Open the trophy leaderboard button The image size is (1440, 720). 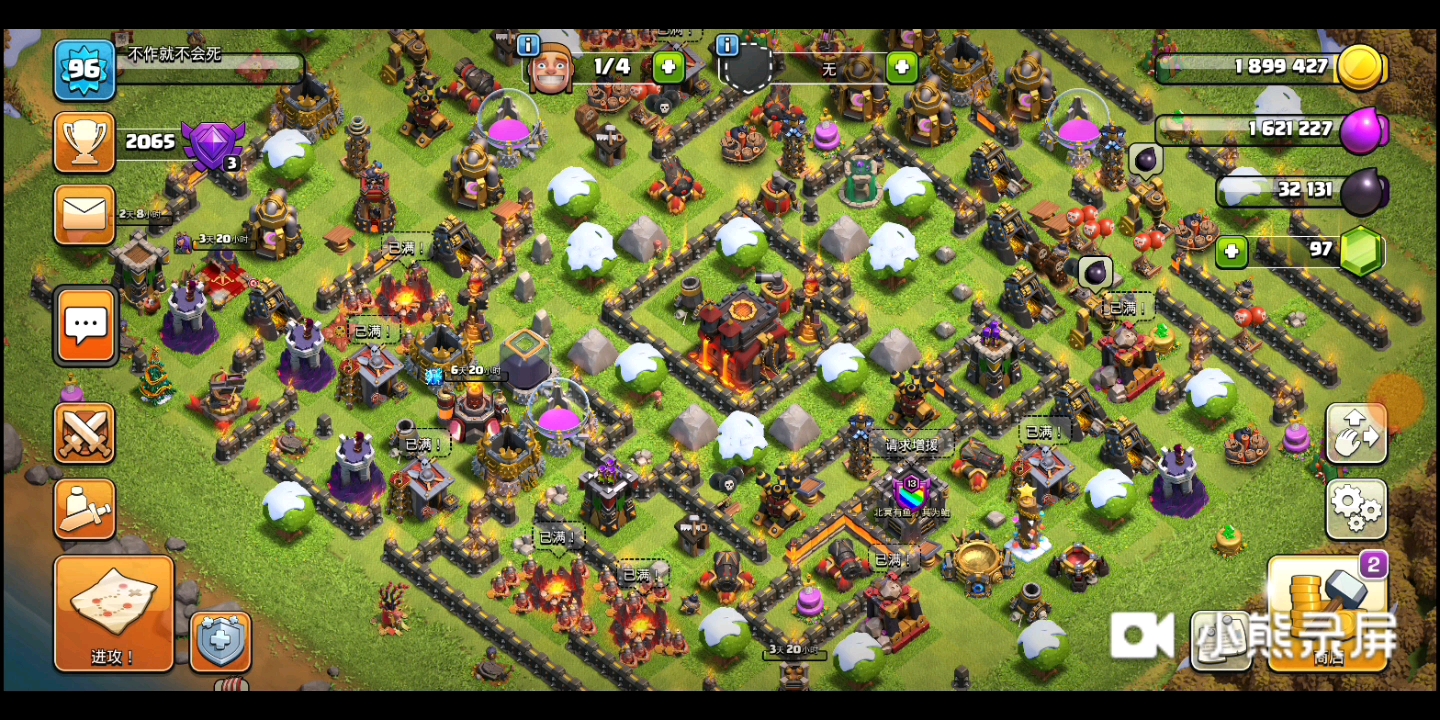pos(84,142)
